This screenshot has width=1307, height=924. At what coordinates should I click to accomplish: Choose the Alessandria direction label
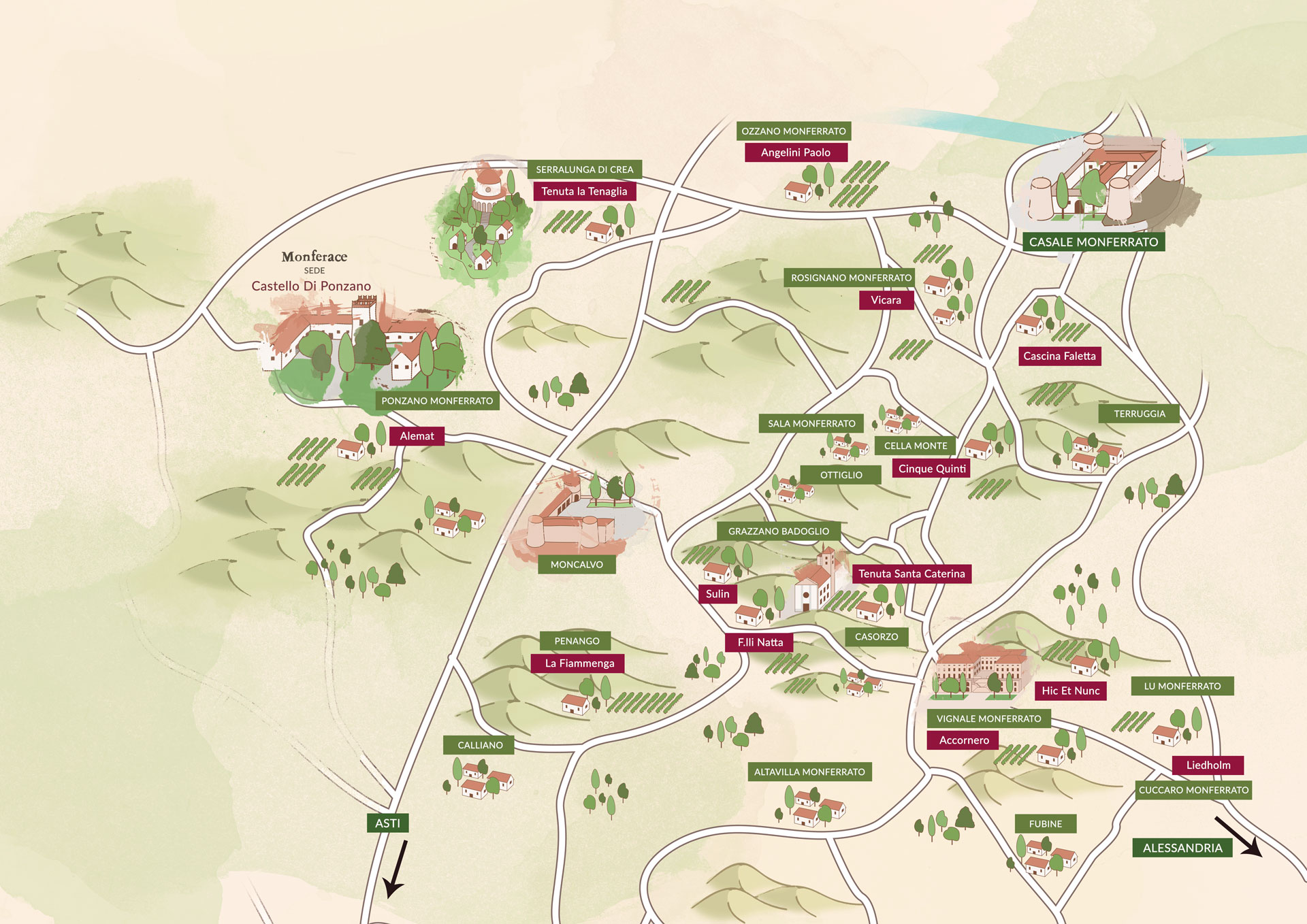[1182, 848]
